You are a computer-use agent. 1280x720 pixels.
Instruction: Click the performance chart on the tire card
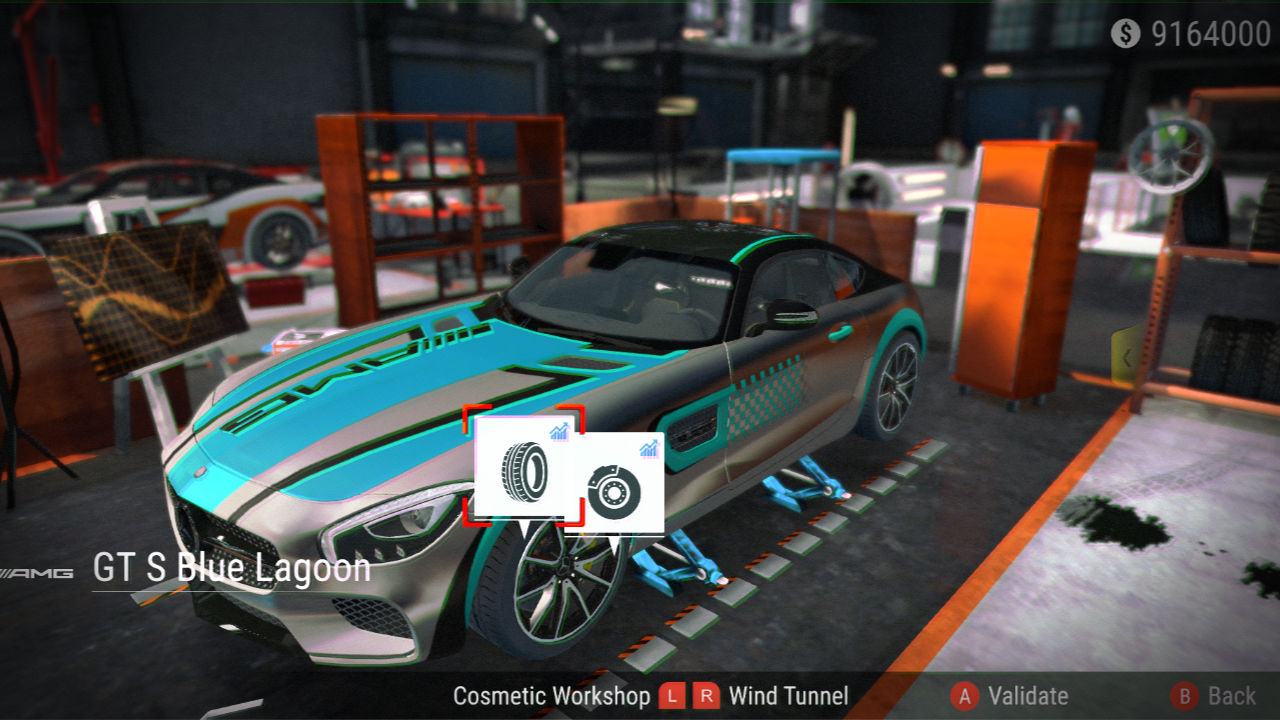click(x=559, y=432)
